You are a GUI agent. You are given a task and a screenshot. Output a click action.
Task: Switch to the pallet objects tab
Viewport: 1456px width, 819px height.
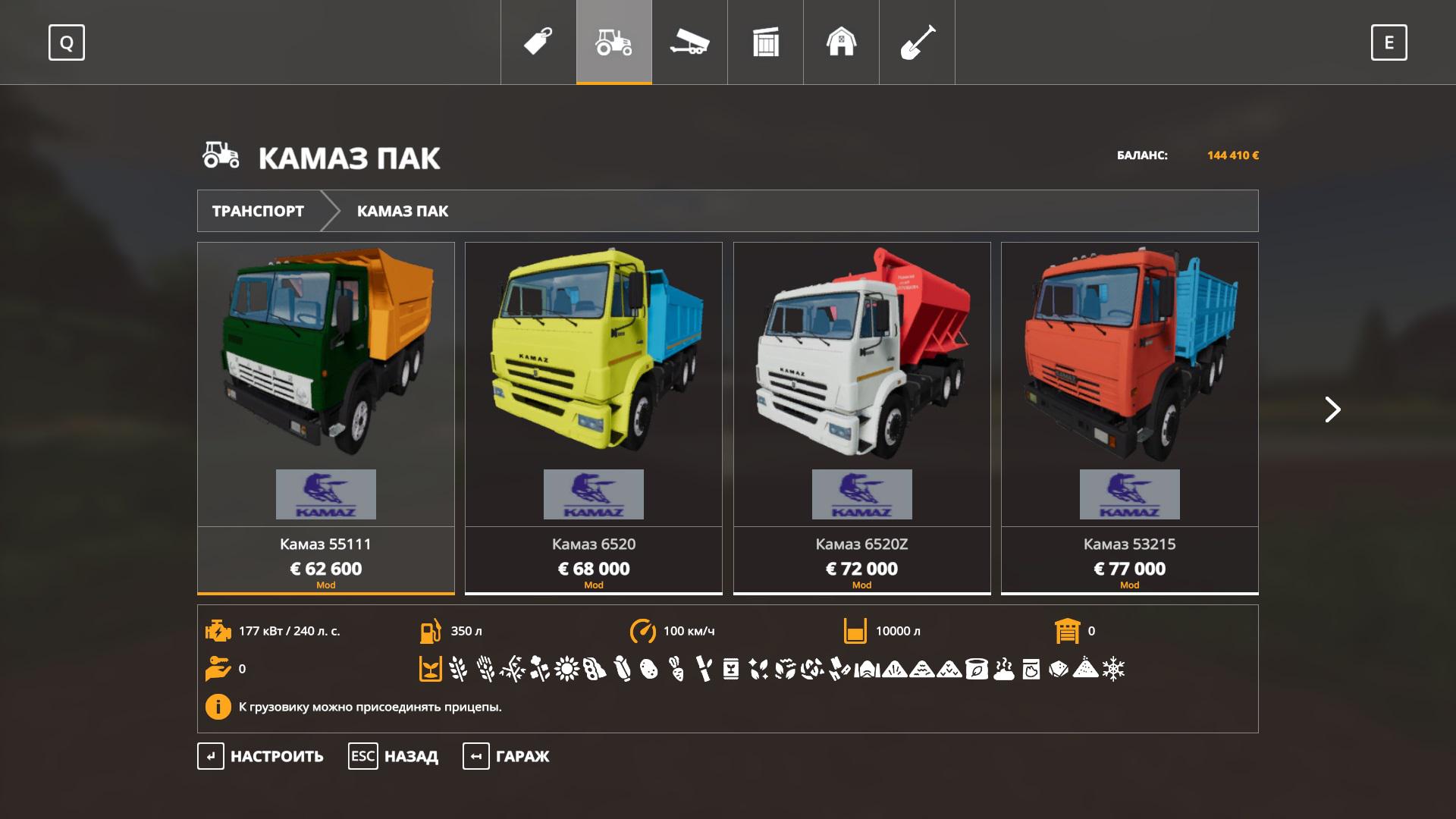(766, 42)
